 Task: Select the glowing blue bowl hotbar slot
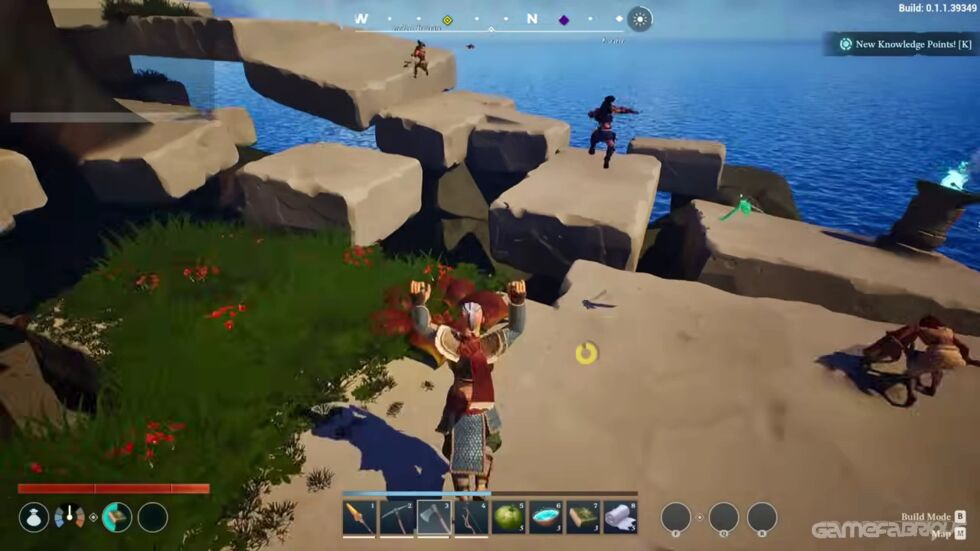(546, 517)
